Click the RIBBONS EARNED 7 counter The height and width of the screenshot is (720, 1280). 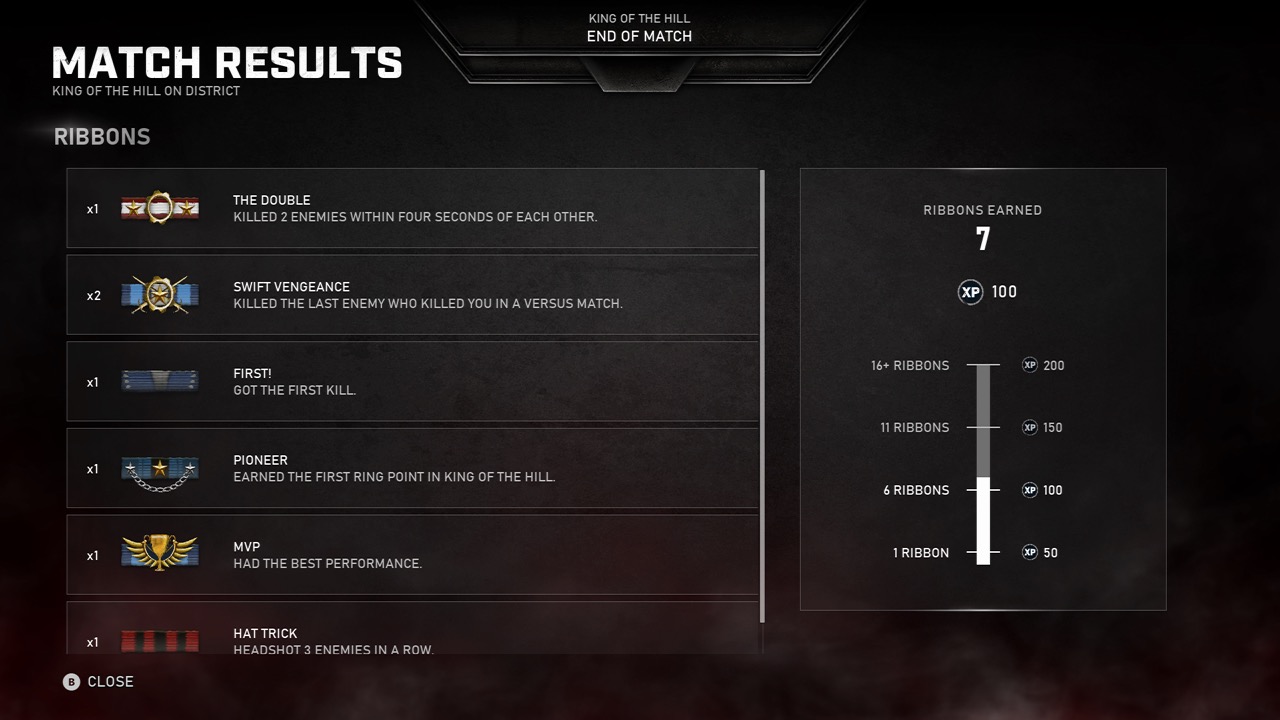(x=983, y=227)
